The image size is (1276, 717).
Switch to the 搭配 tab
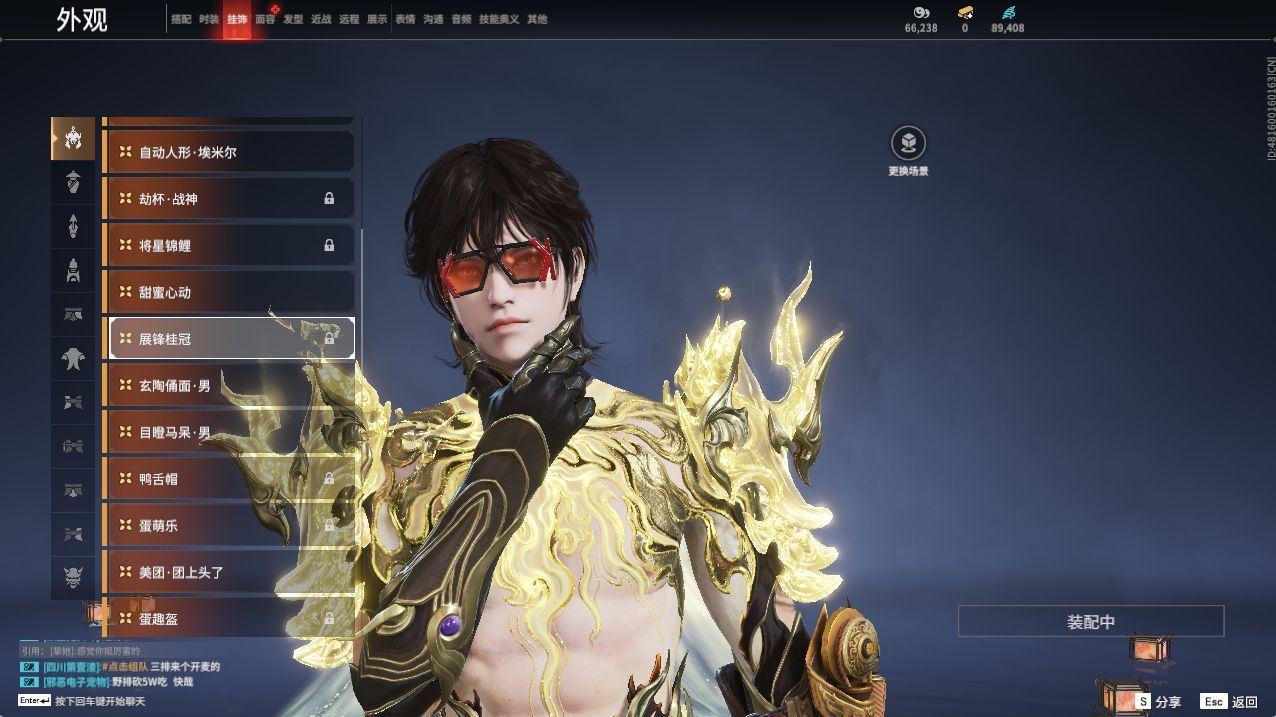[x=181, y=19]
